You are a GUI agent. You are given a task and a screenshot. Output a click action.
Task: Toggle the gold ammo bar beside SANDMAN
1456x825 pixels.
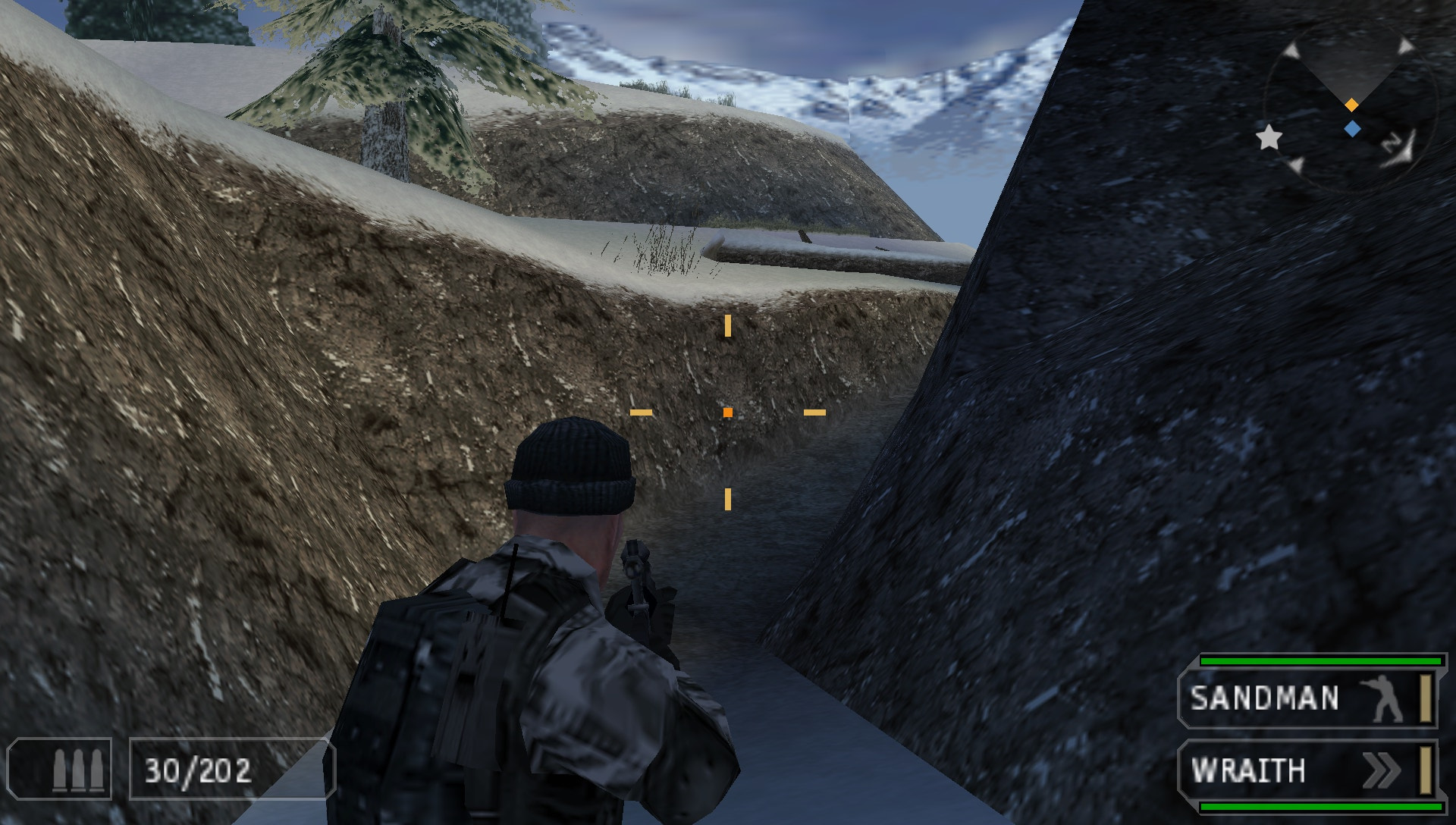1426,698
